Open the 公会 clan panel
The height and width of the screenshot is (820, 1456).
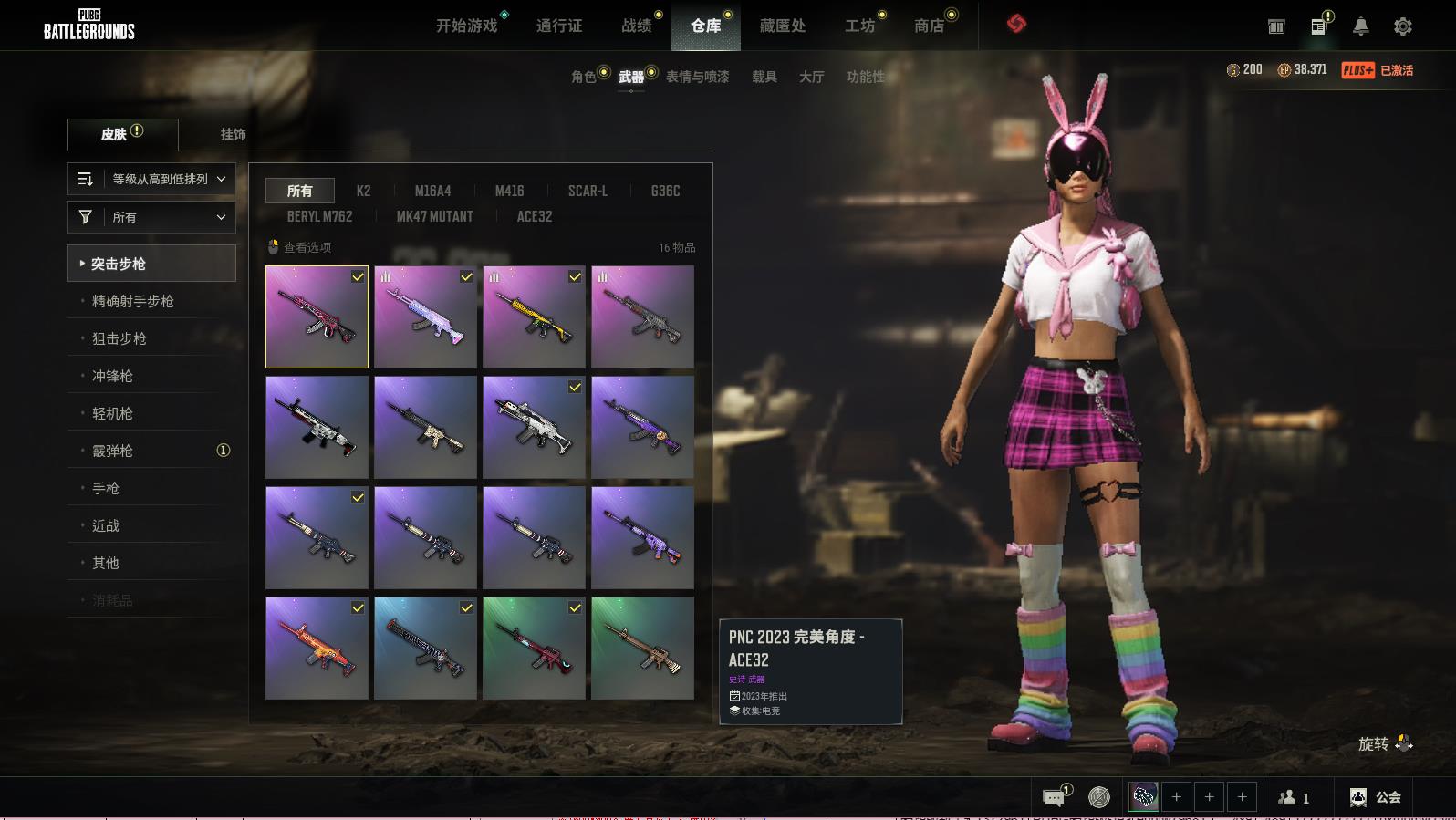click(x=1376, y=797)
